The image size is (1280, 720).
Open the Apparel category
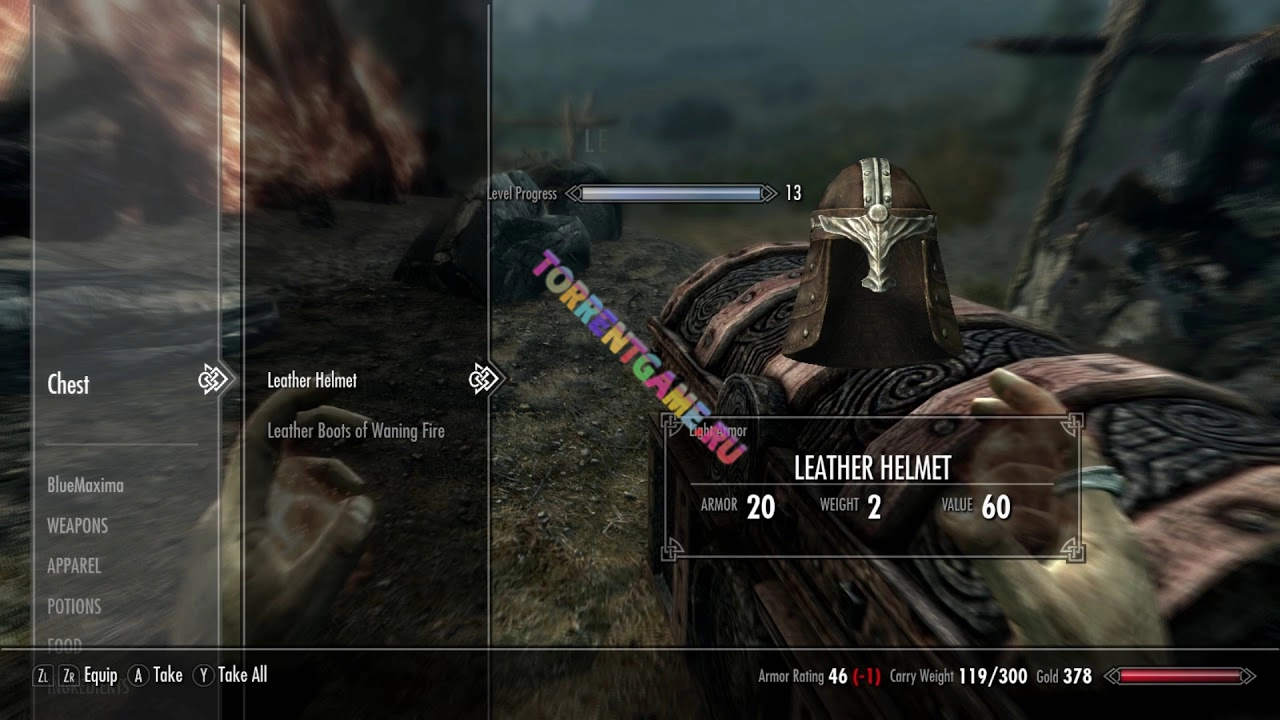pos(74,565)
